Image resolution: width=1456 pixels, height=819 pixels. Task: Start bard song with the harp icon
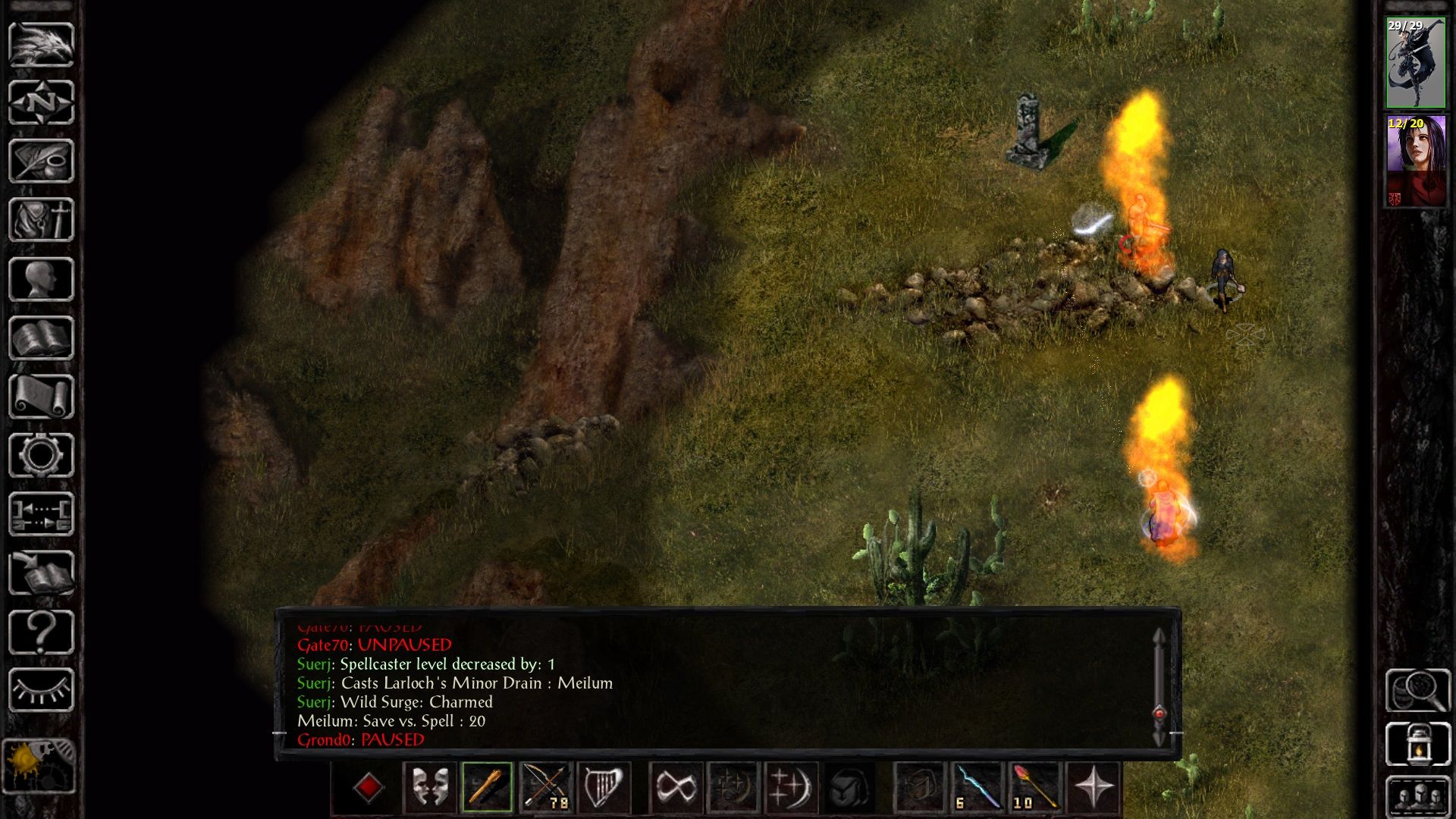coord(604,787)
